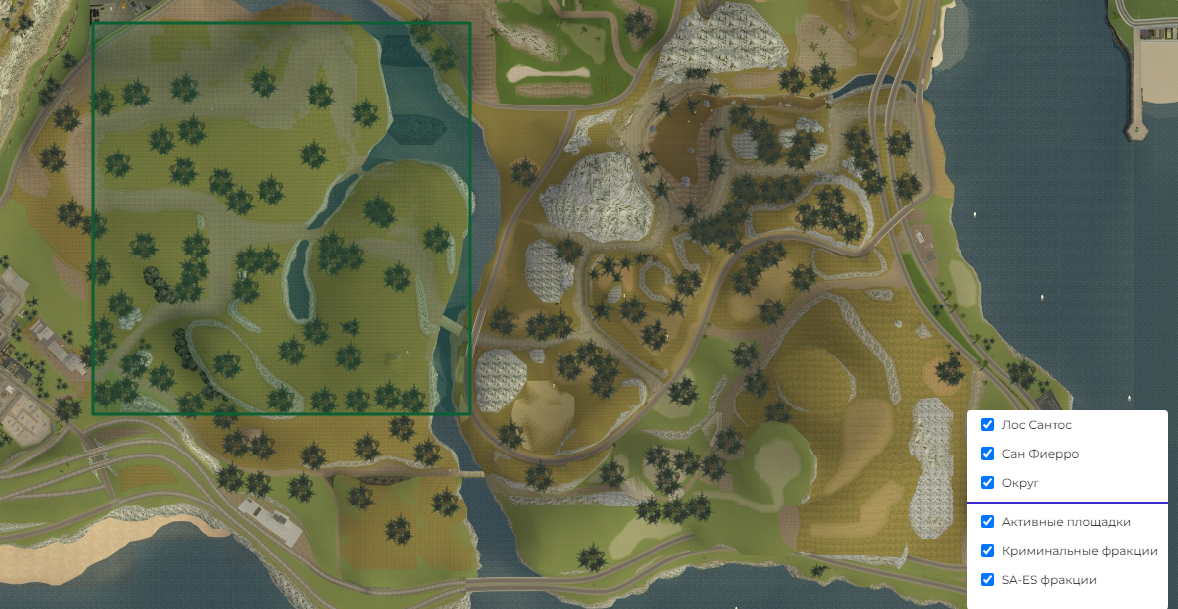Toggle the Лос Сантос checkbox
This screenshot has height=609, width=1178.
click(987, 425)
